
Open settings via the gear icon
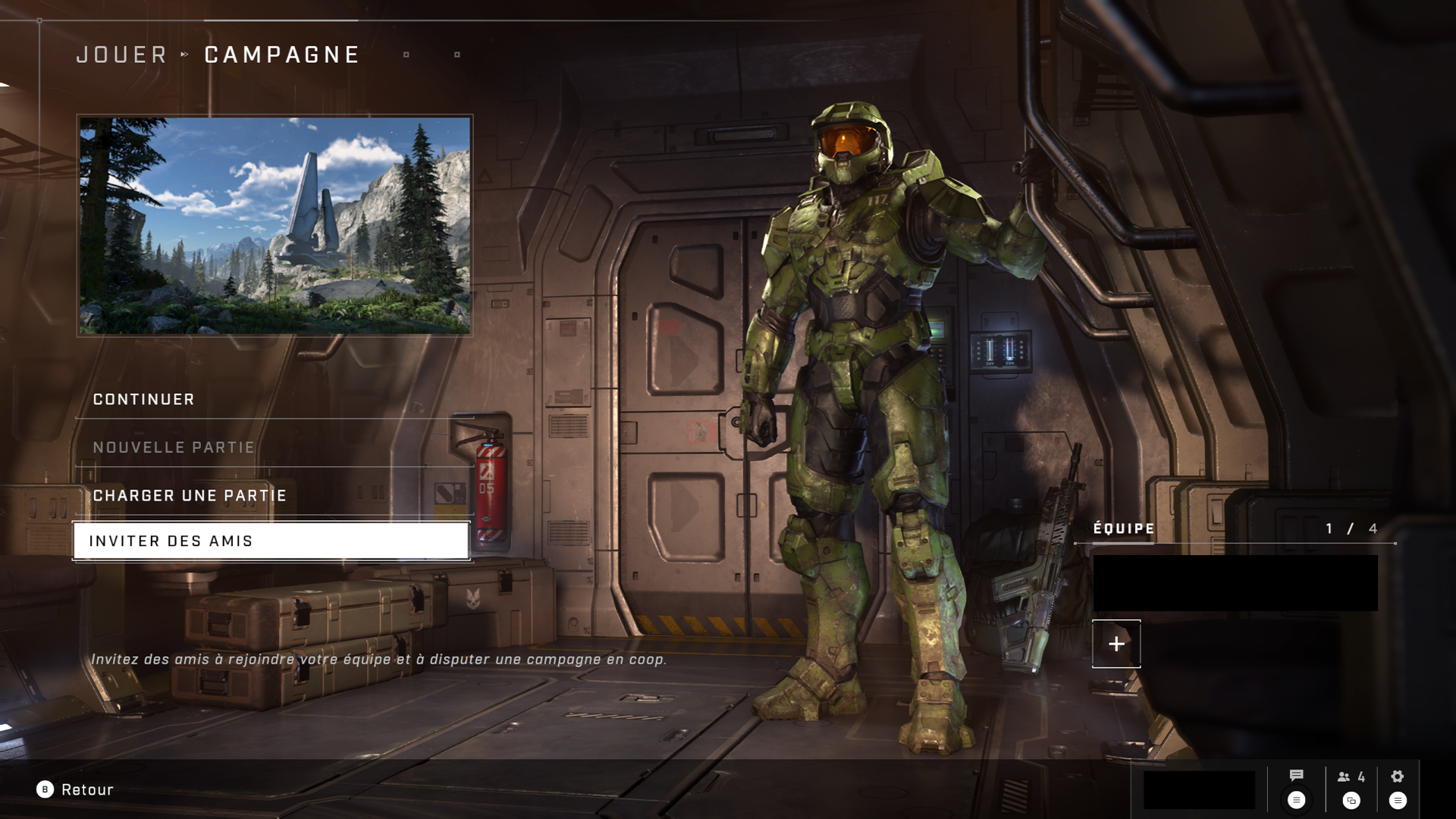(x=1397, y=777)
